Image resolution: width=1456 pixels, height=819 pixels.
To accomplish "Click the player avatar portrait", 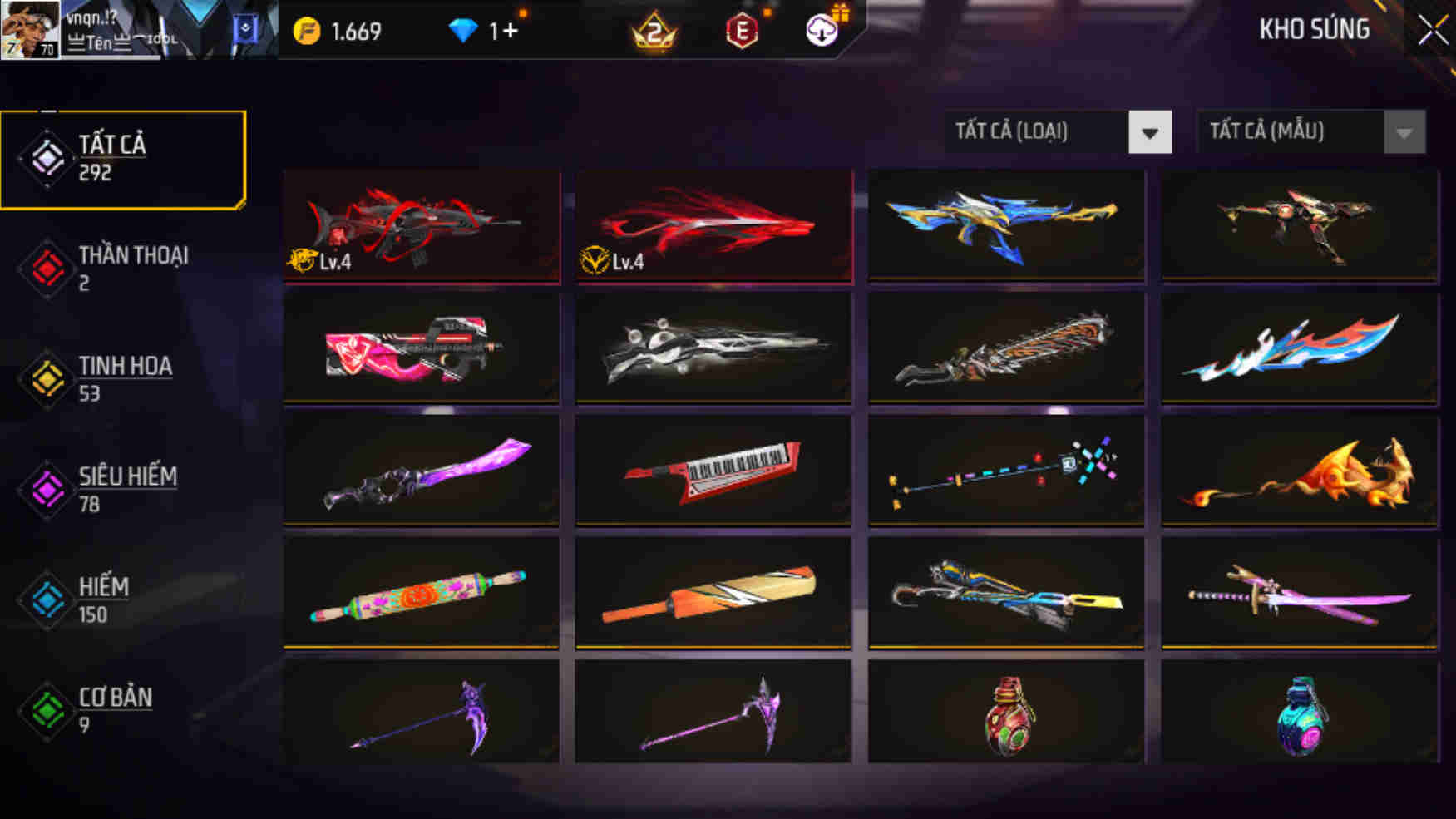I will (29, 29).
